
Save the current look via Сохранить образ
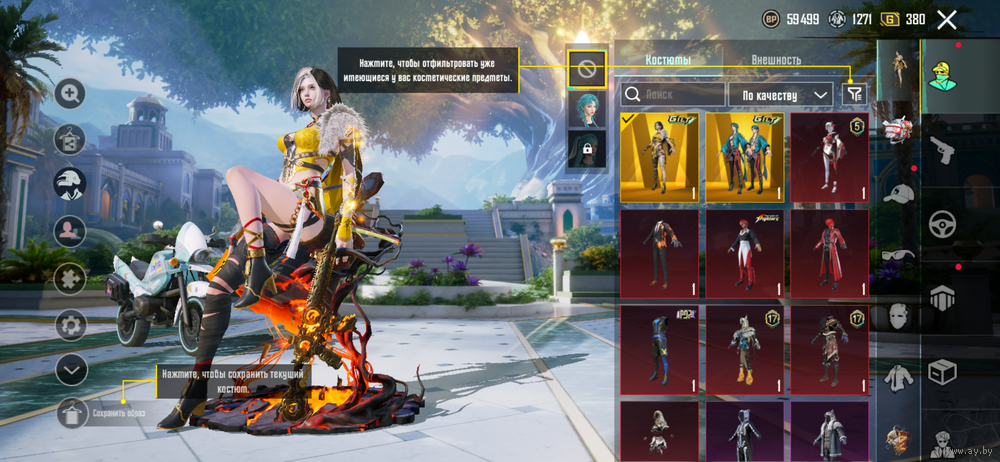tap(71, 412)
